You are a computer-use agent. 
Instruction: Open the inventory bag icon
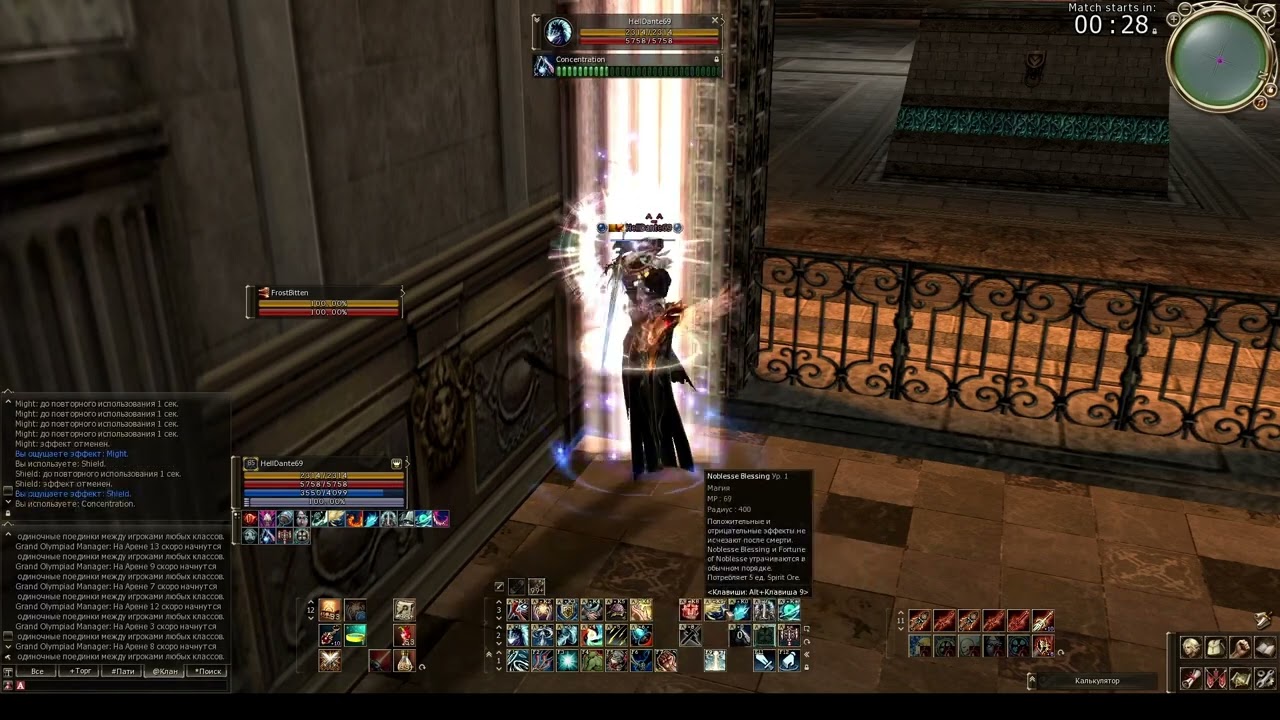[1215, 648]
